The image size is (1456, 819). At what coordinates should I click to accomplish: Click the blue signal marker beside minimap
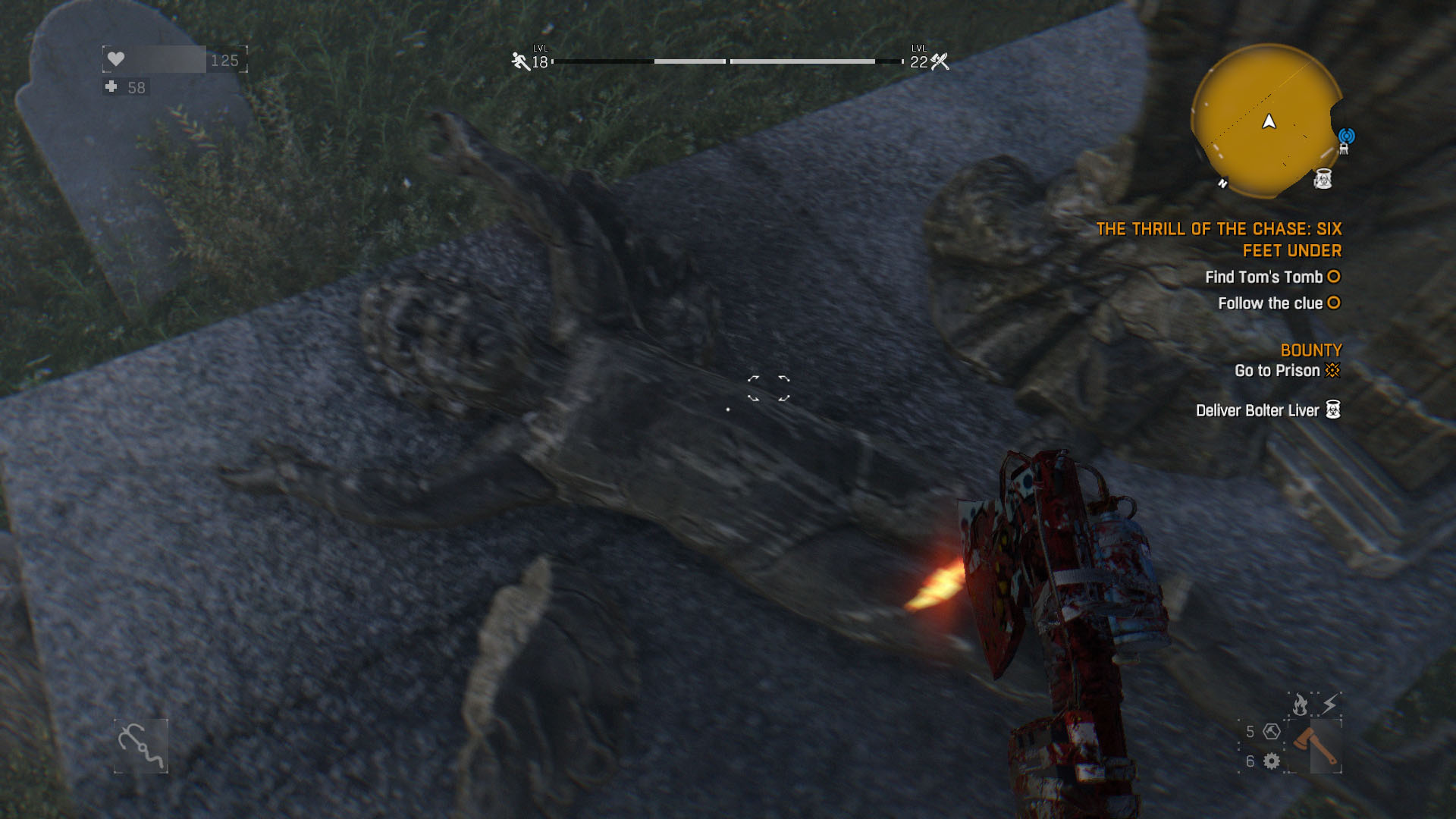pos(1346,136)
